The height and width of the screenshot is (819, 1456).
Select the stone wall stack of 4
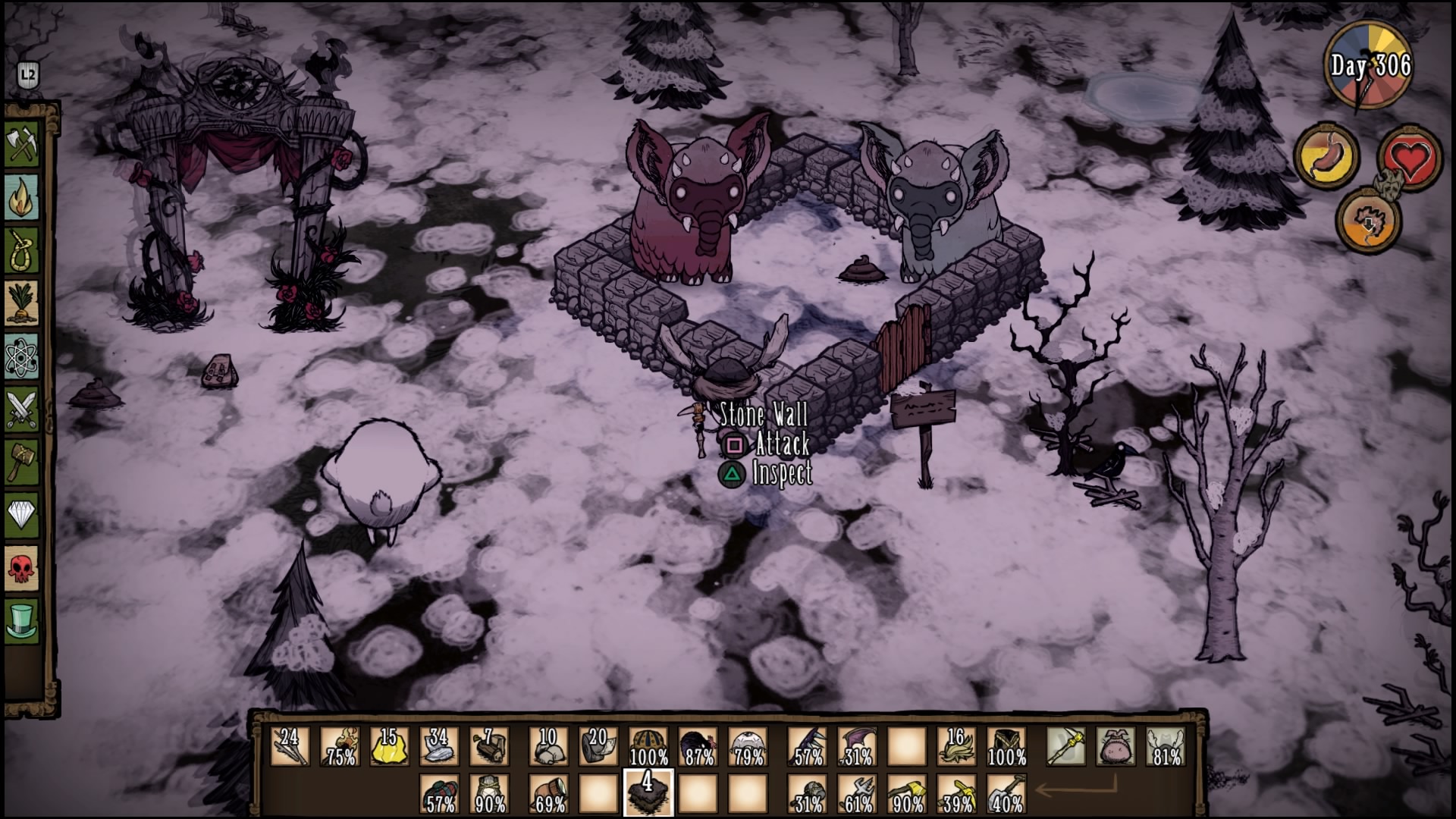click(x=648, y=793)
